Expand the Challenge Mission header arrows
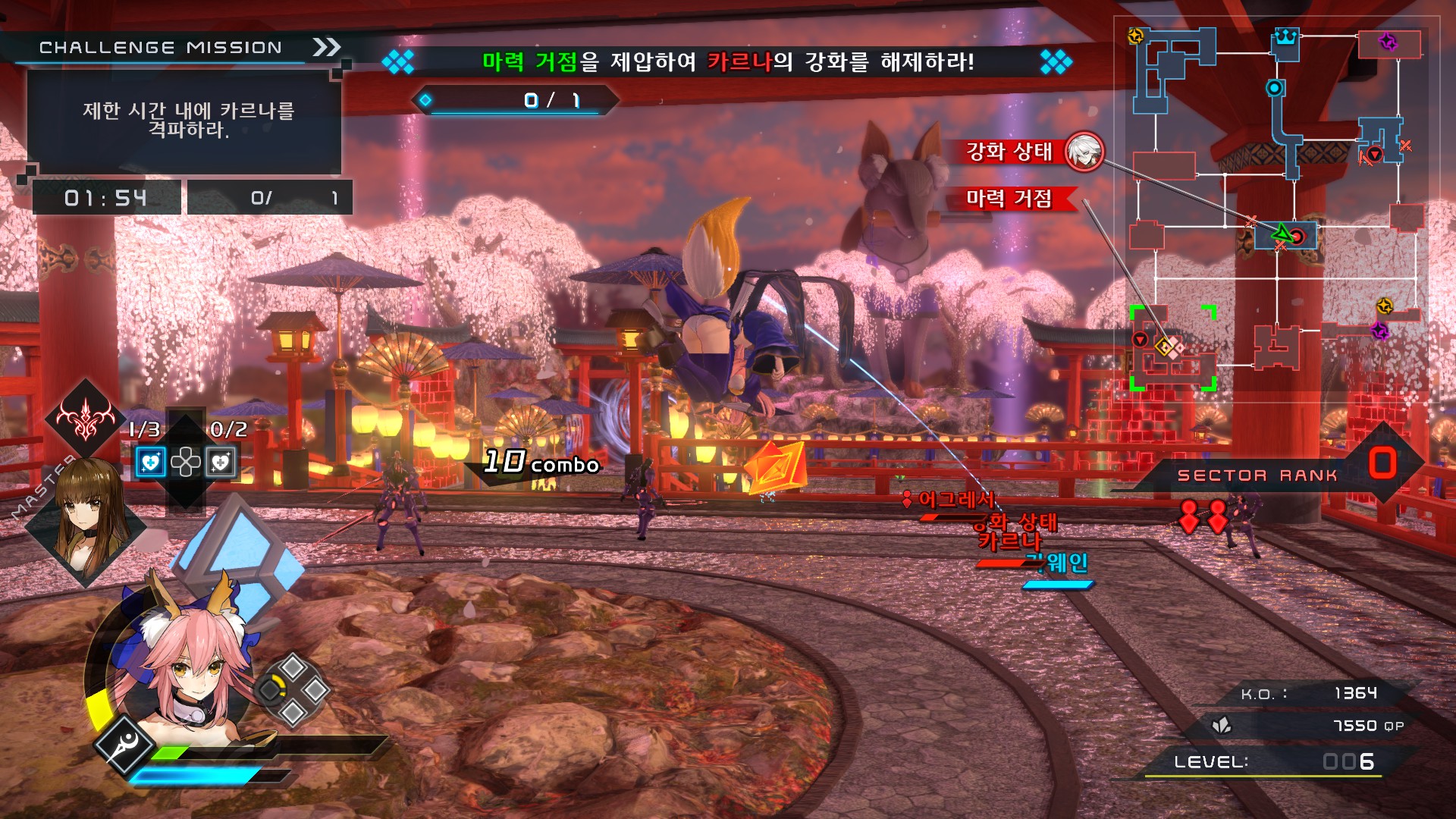Screen dimensions: 1456x819 coord(327,47)
